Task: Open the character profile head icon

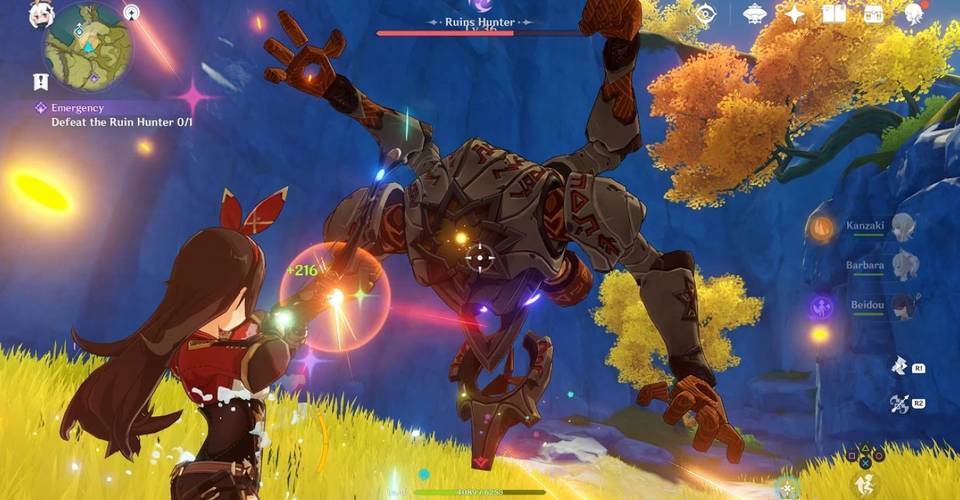Action: tap(914, 14)
